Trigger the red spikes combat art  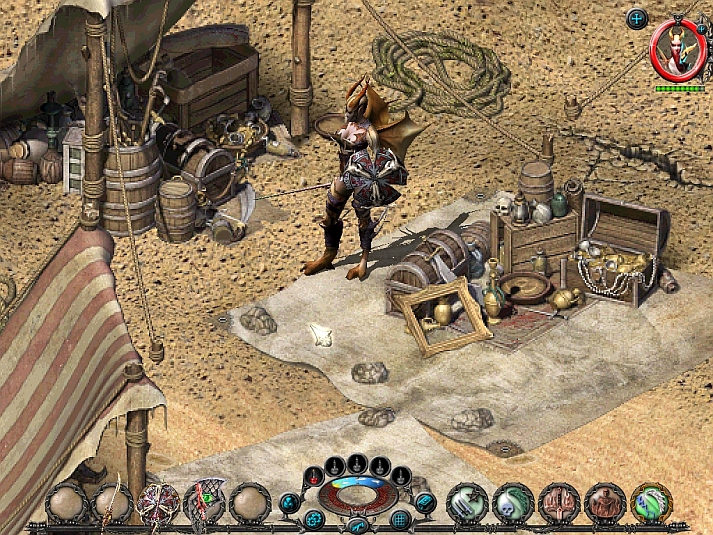coord(558,502)
